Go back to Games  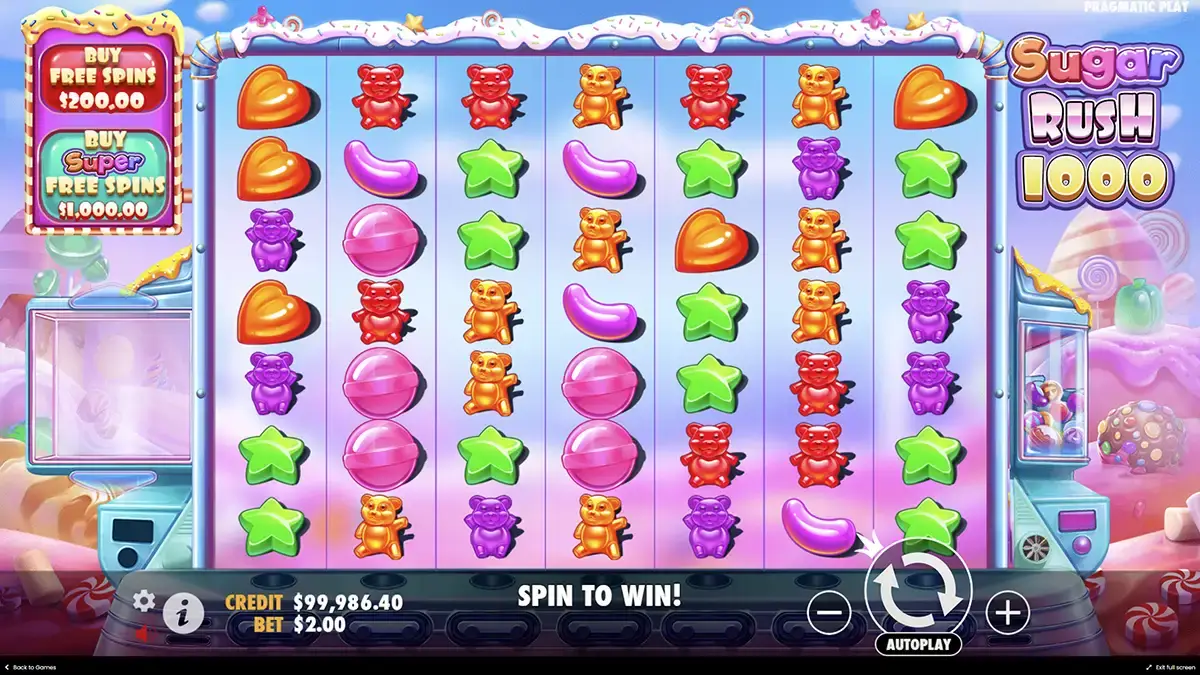pyautogui.click(x=30, y=667)
